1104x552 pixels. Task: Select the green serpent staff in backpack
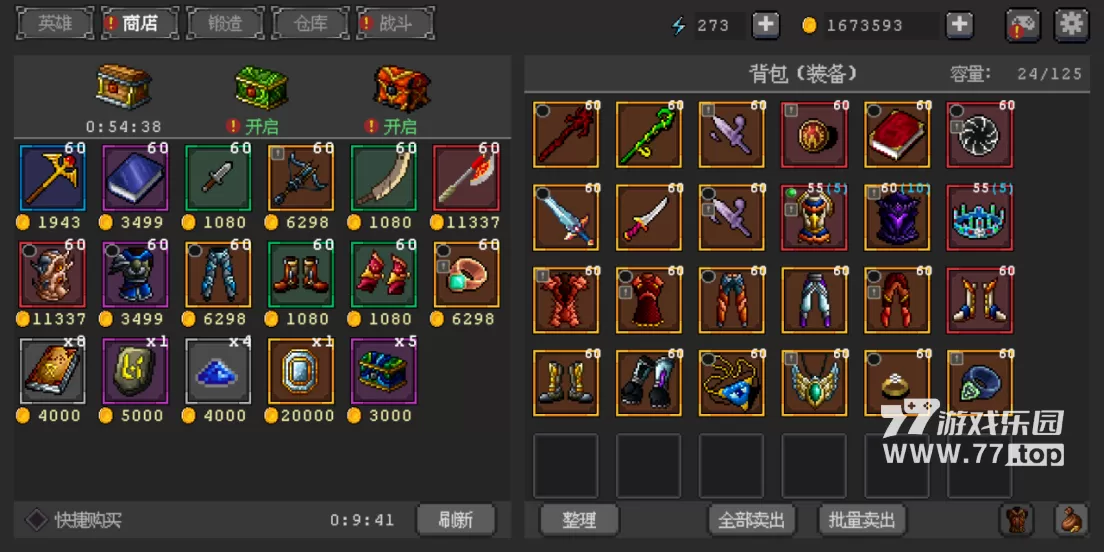[x=648, y=135]
